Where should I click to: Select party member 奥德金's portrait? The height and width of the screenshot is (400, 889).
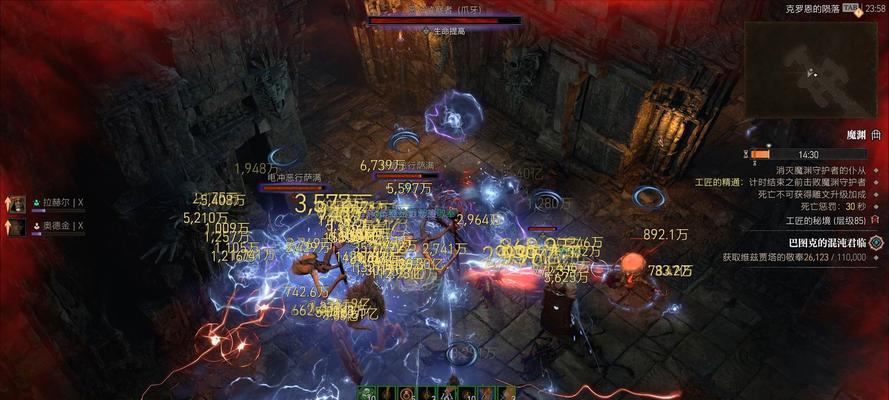pos(17,226)
